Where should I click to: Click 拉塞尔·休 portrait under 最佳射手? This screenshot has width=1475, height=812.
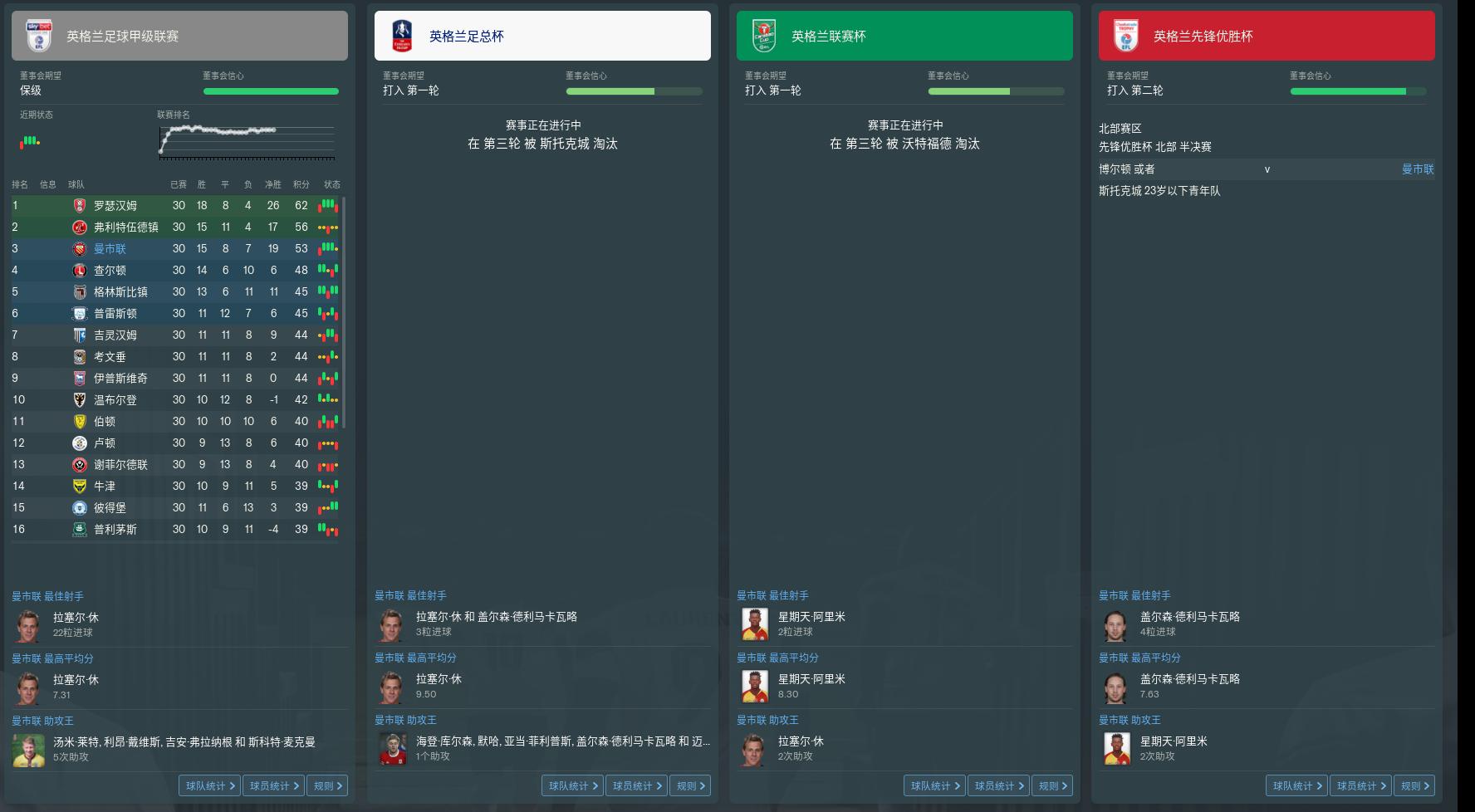tap(28, 624)
